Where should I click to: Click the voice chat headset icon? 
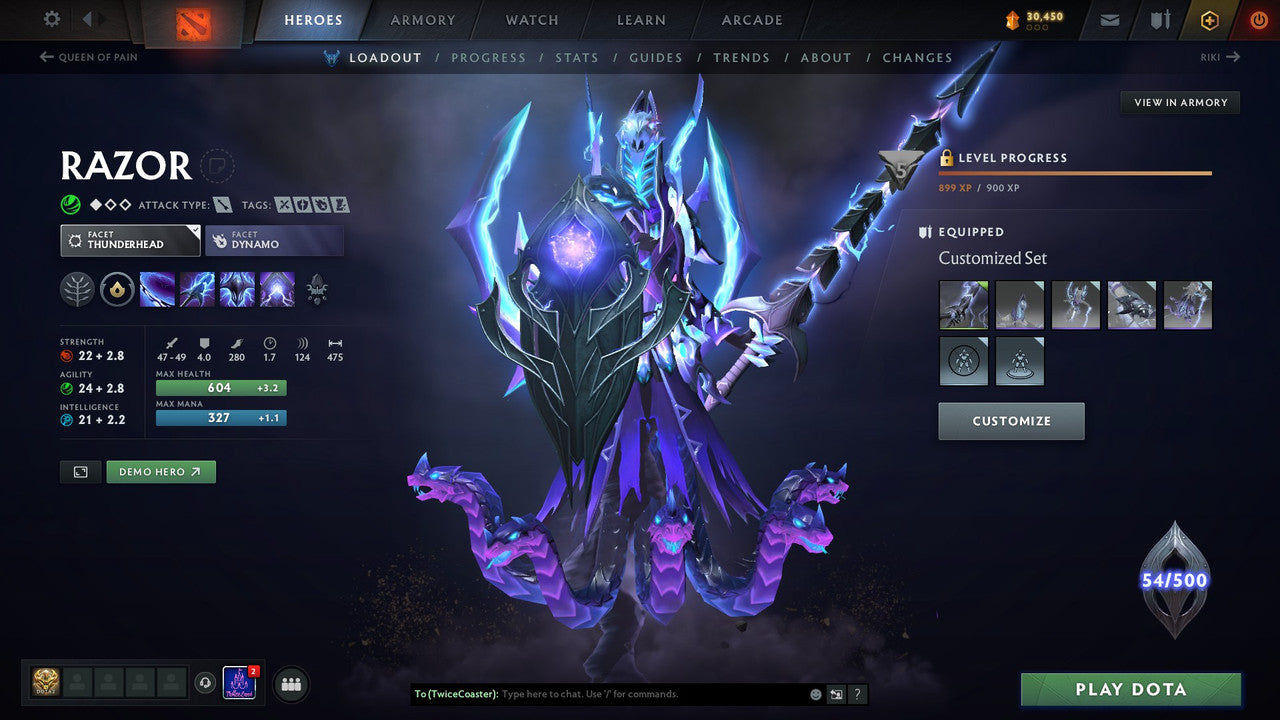[x=206, y=684]
